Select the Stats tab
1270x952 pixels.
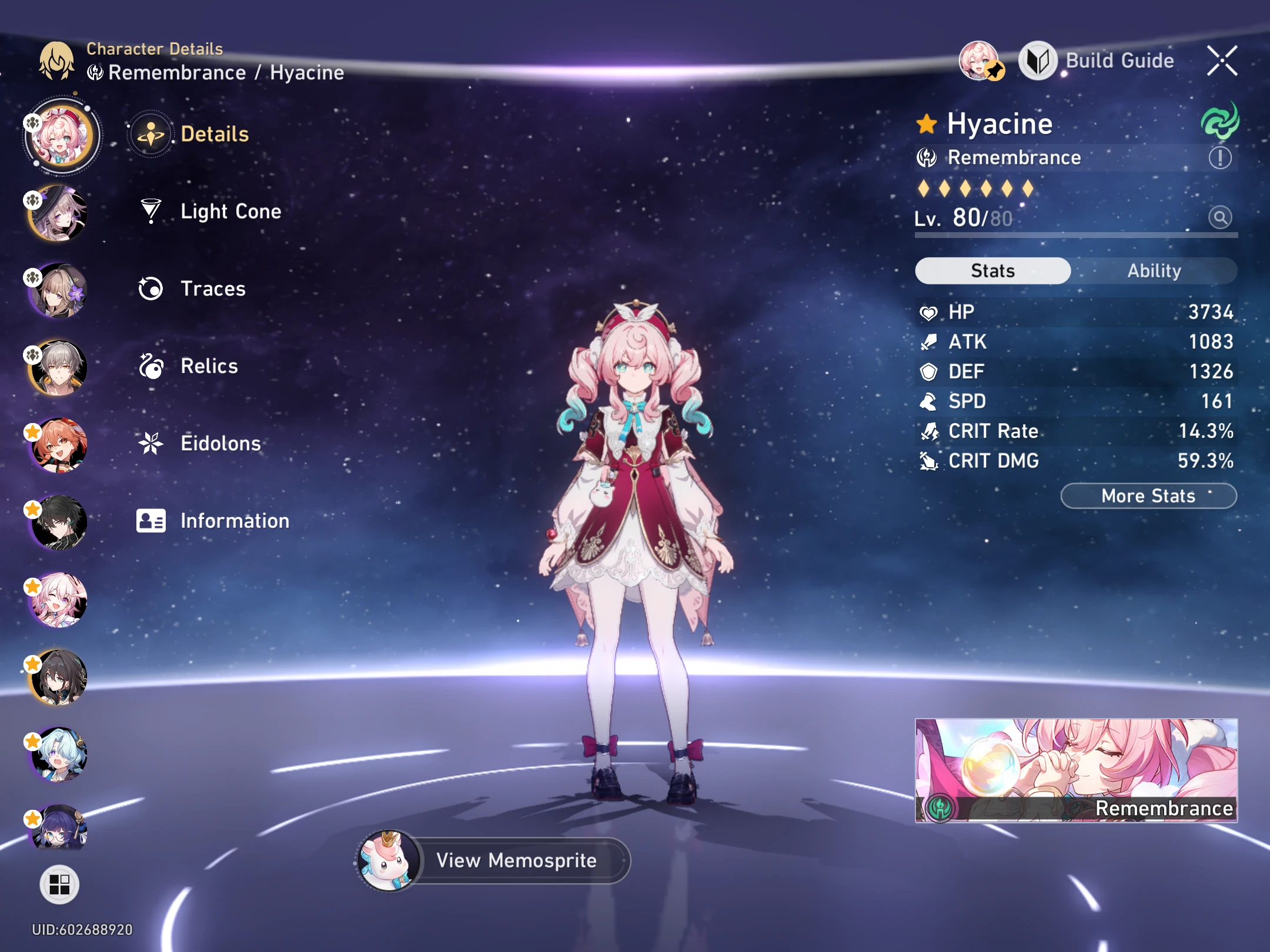[992, 270]
